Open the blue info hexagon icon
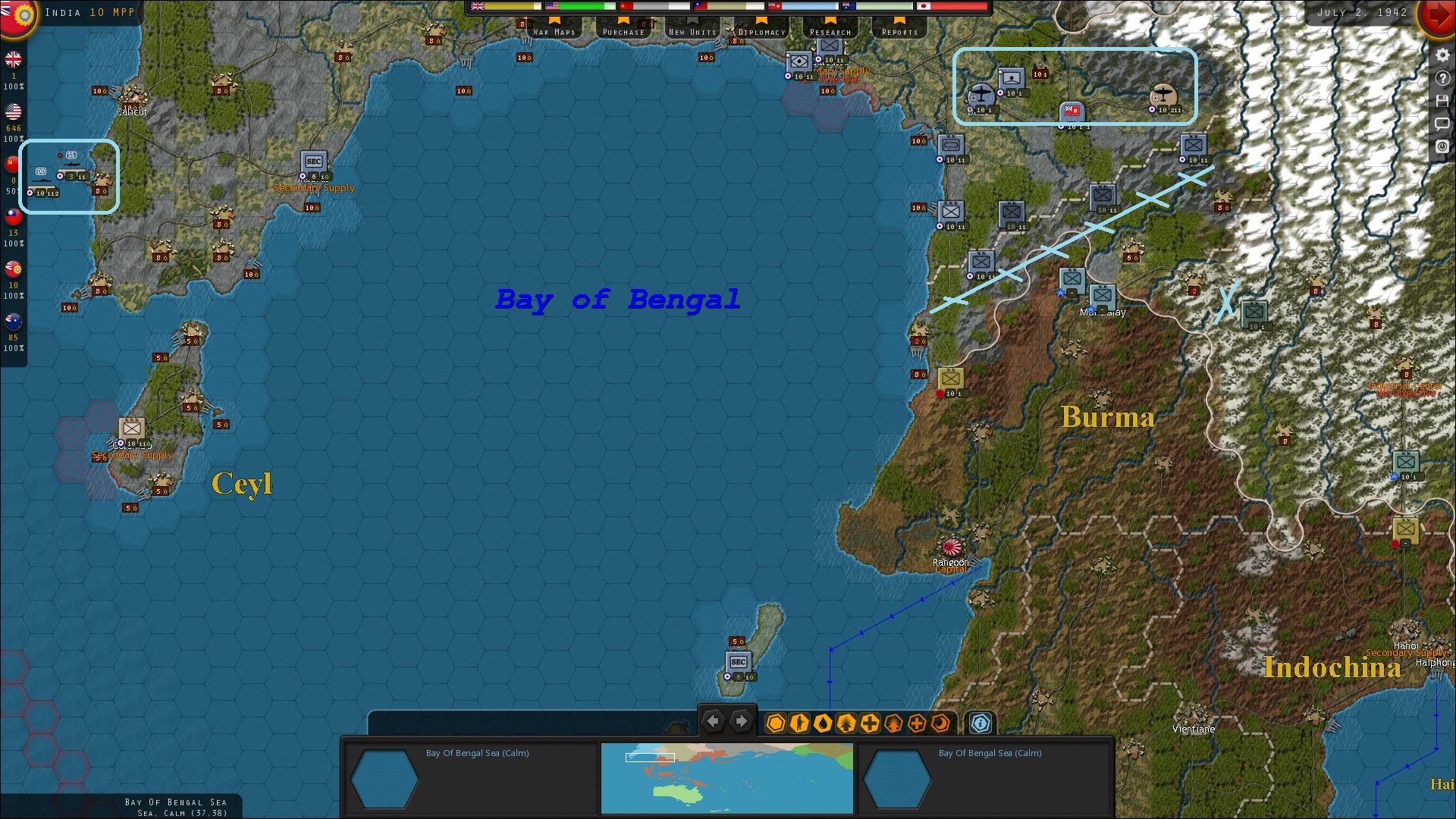This screenshot has height=819, width=1456. coord(979,723)
